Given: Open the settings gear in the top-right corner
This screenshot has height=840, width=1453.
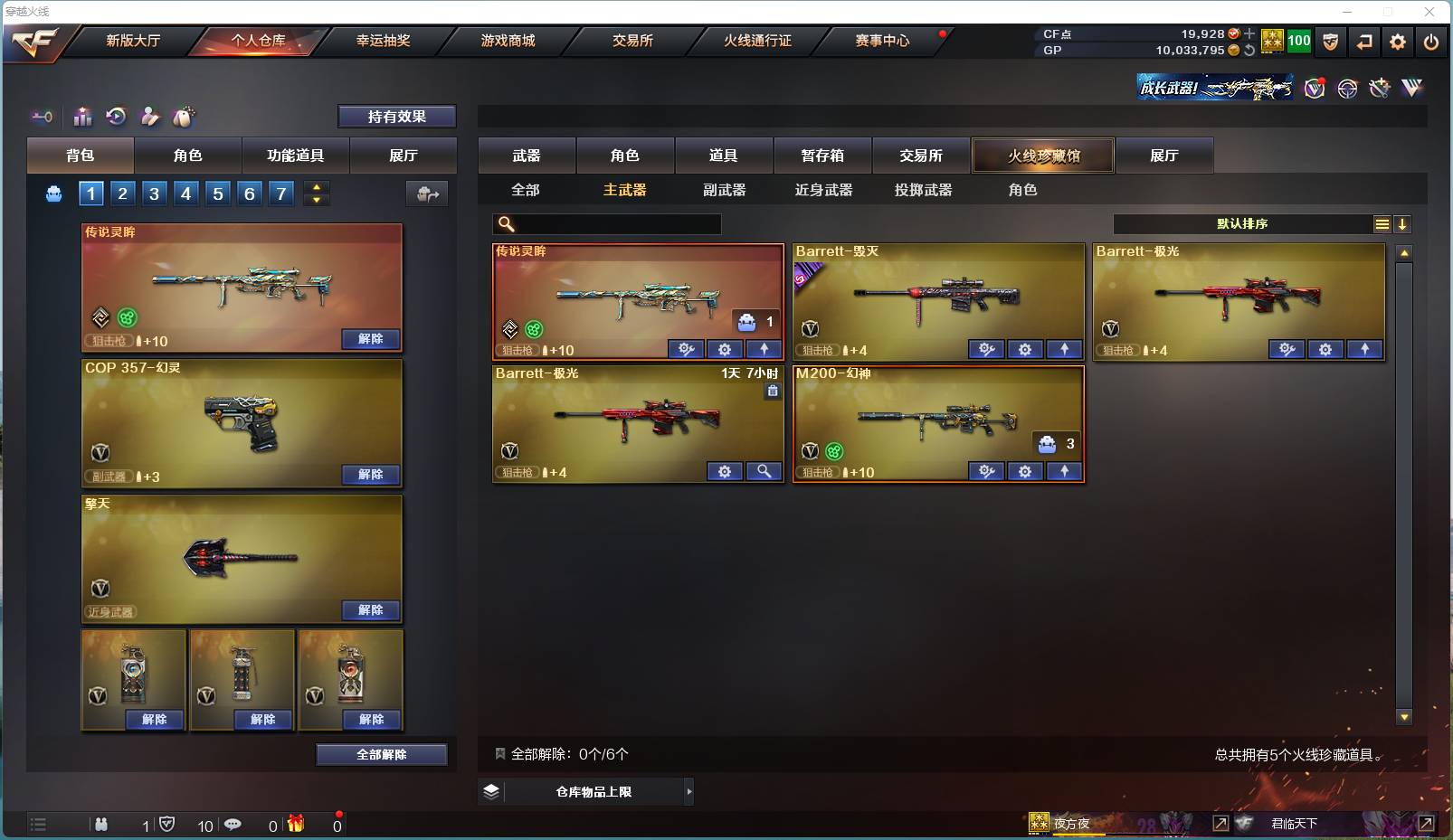Looking at the screenshot, I should 1397,42.
